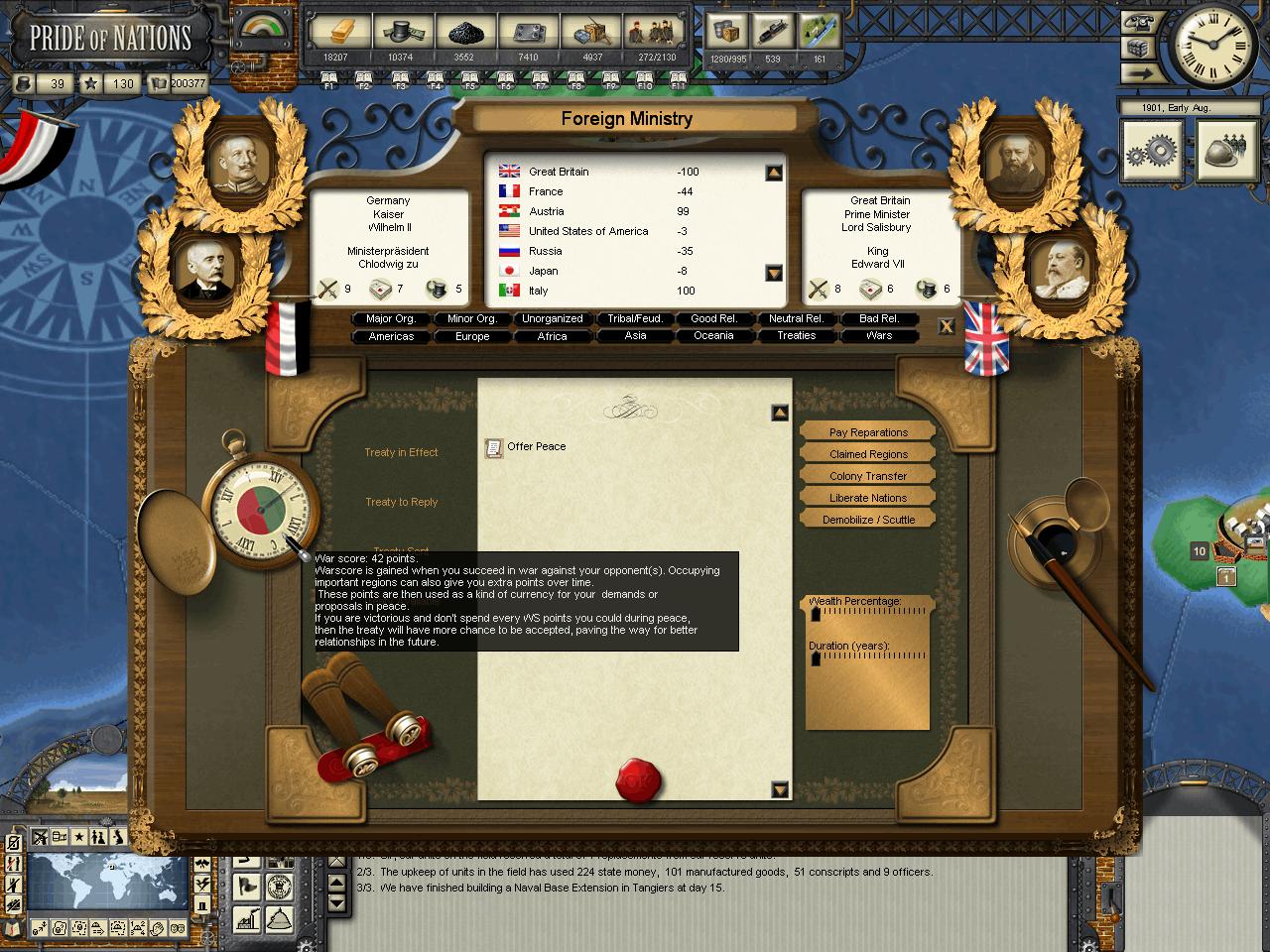Select the Offer Peace treaty
The height and width of the screenshot is (952, 1270).
pyautogui.click(x=536, y=447)
